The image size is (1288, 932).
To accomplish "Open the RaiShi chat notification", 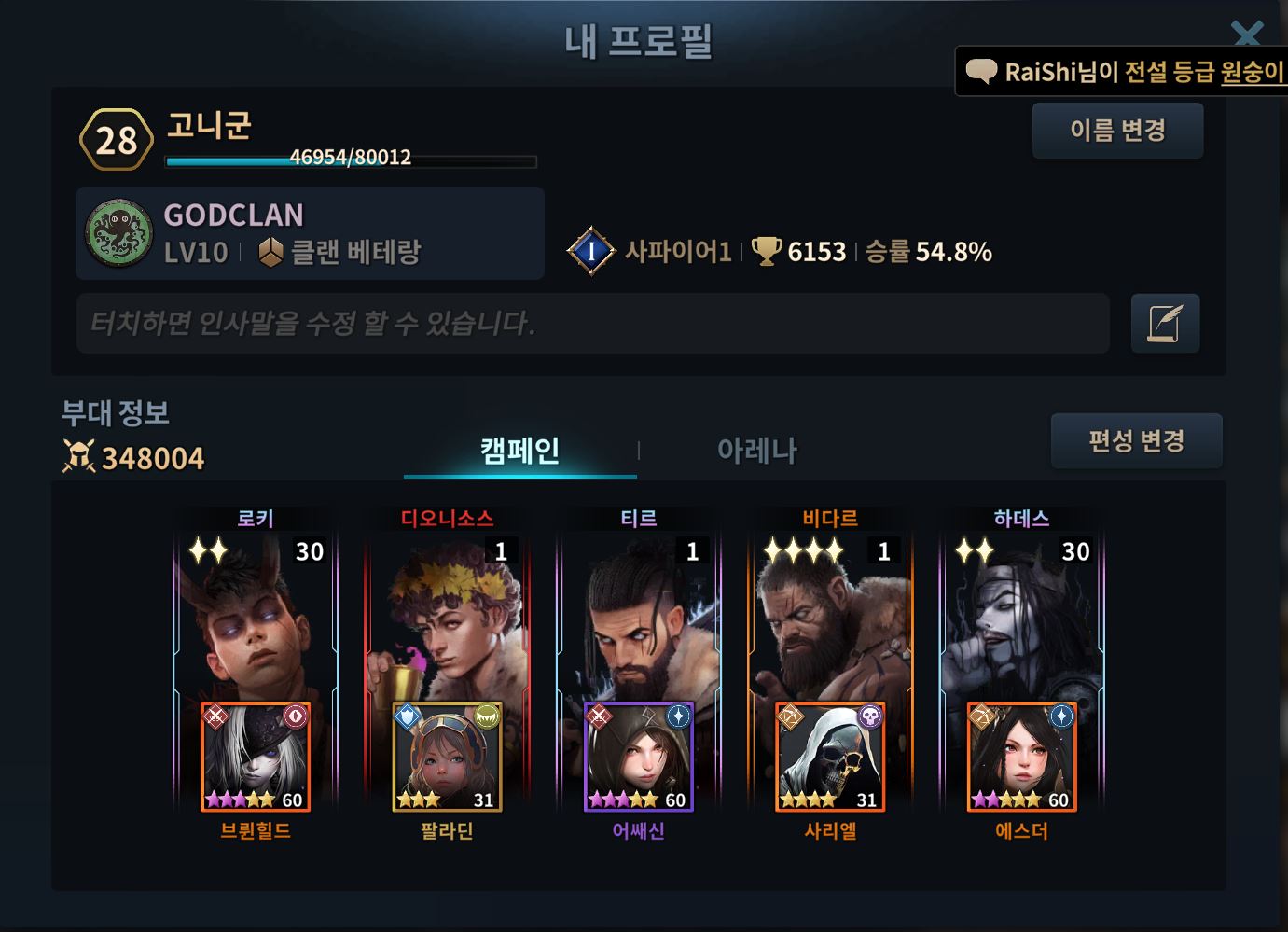I will [x=1124, y=72].
